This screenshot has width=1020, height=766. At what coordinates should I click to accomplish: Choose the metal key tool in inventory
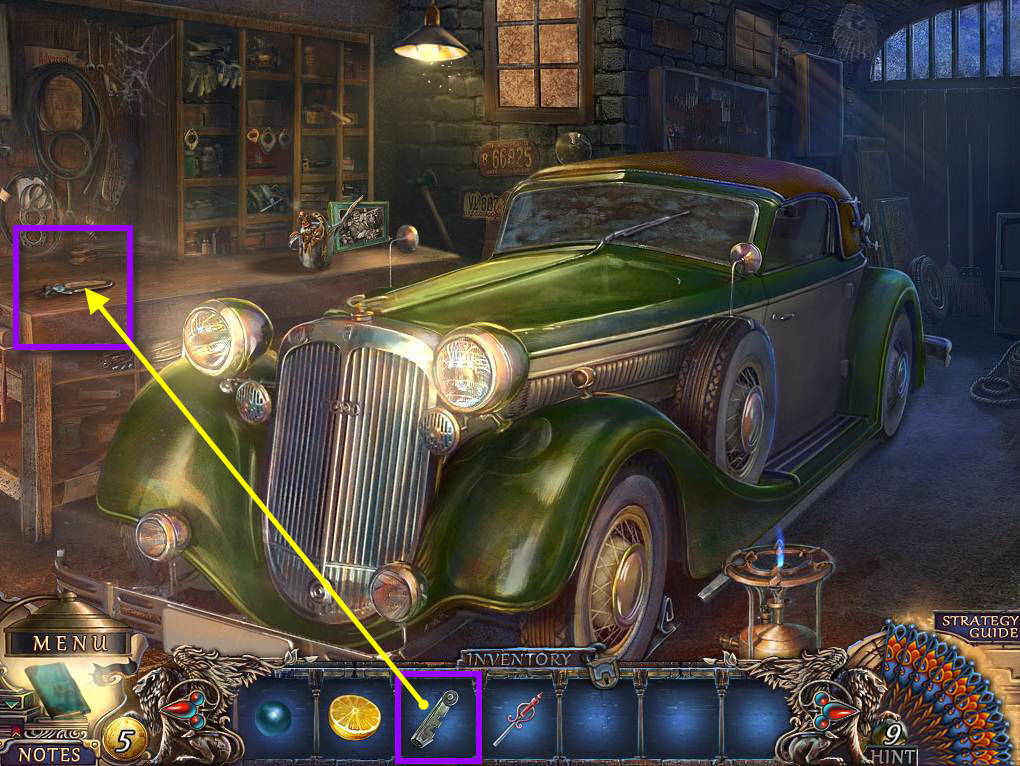[x=437, y=715]
